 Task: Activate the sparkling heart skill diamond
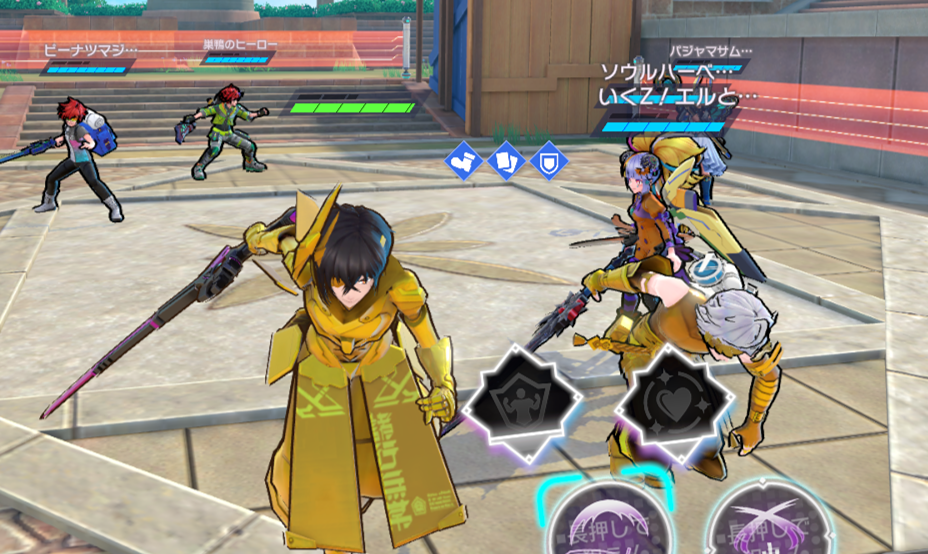click(670, 400)
